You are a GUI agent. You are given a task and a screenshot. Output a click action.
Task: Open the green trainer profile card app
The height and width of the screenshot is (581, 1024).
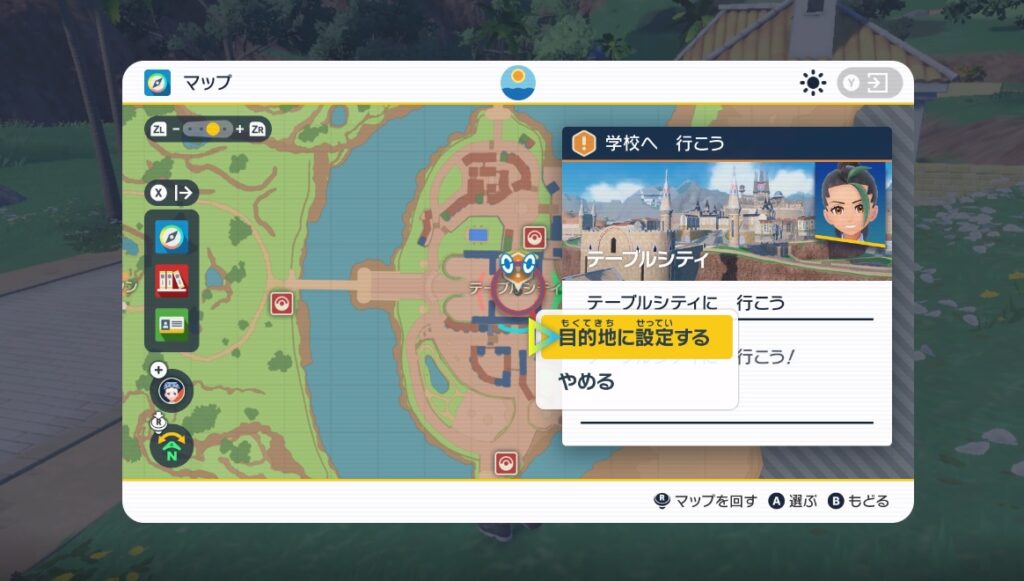pyautogui.click(x=171, y=323)
